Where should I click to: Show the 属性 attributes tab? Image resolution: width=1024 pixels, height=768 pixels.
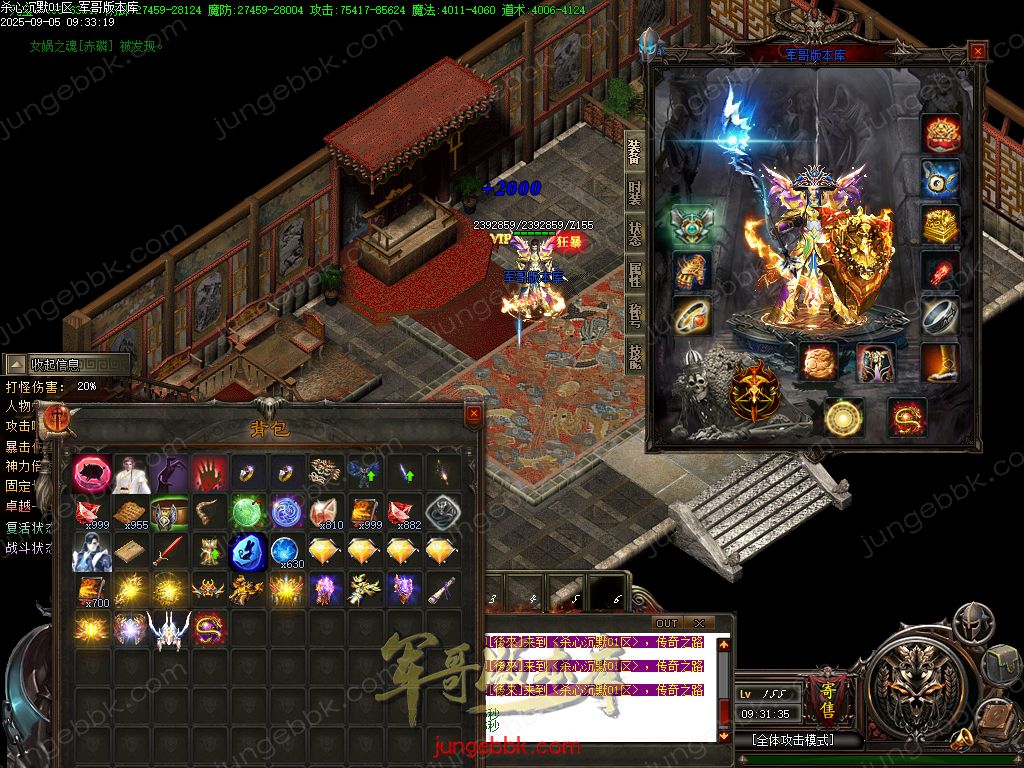pyautogui.click(x=634, y=273)
